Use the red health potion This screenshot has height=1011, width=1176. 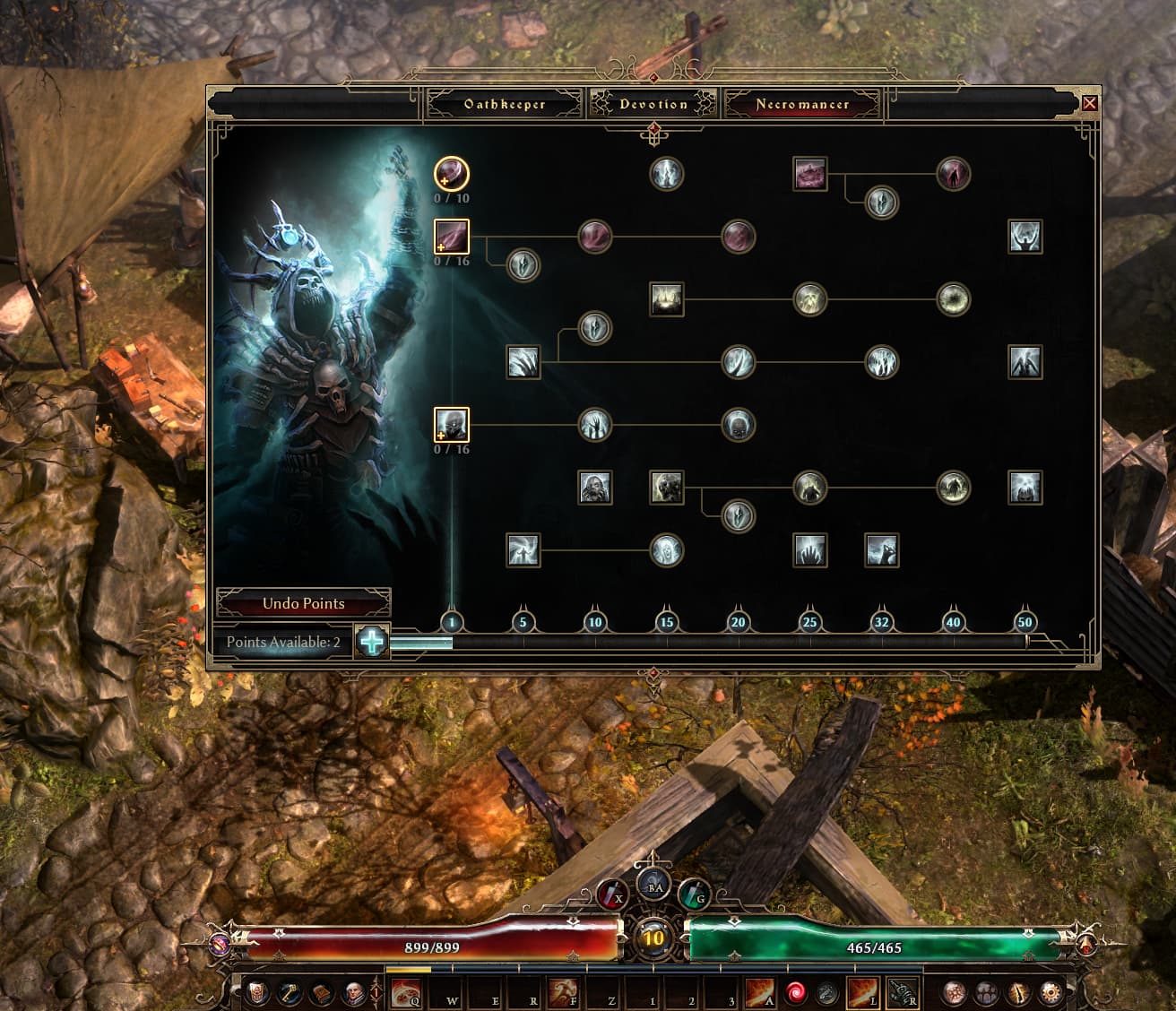click(x=612, y=893)
